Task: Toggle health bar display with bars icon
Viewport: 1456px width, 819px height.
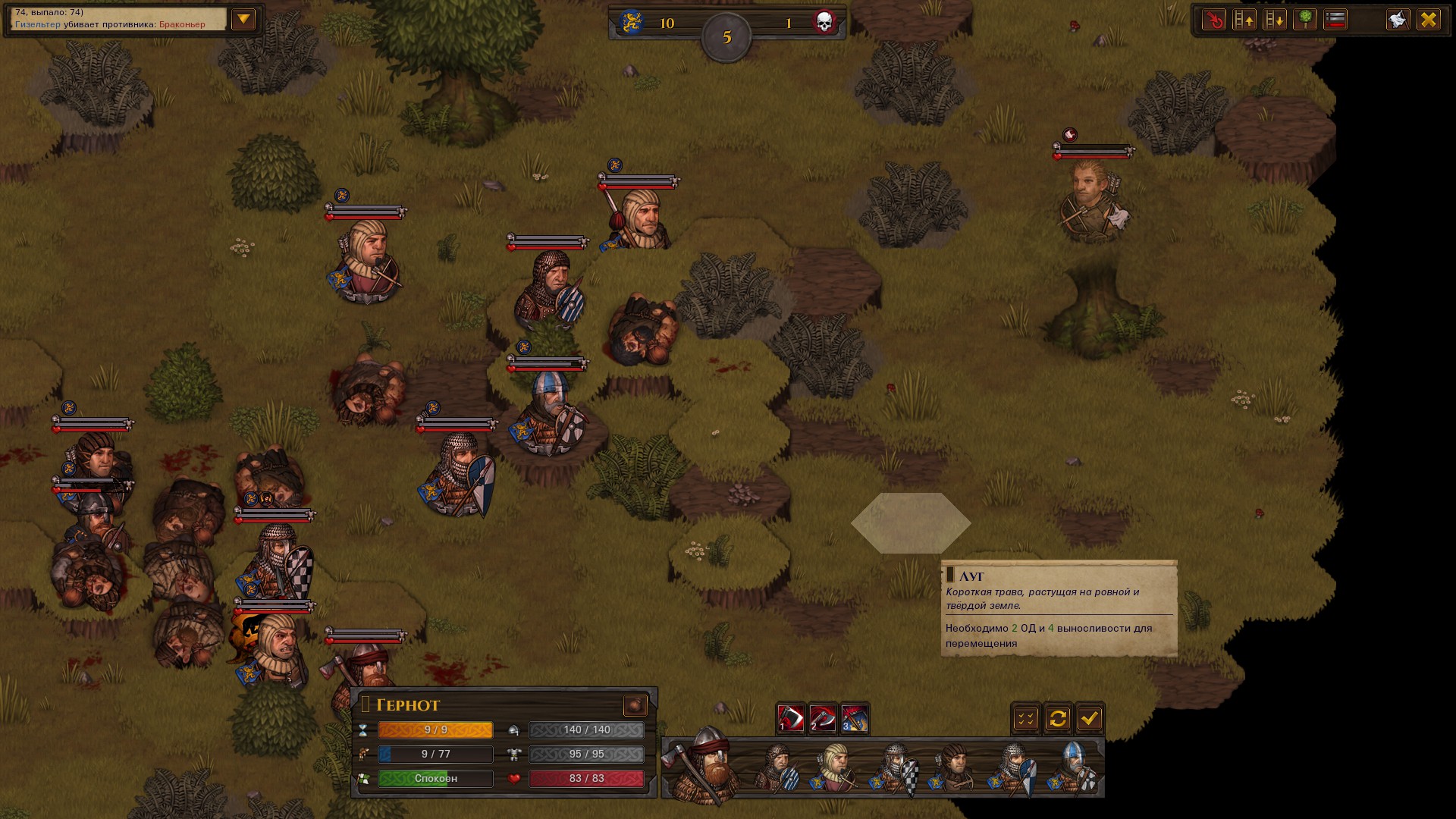Action: (x=1335, y=20)
